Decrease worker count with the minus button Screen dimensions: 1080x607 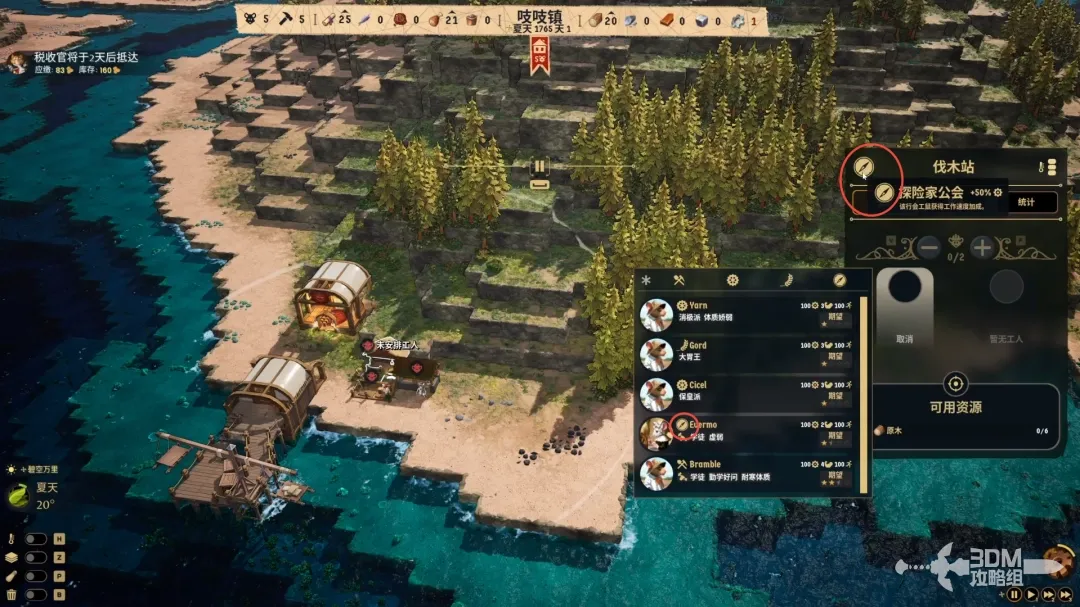click(x=929, y=247)
